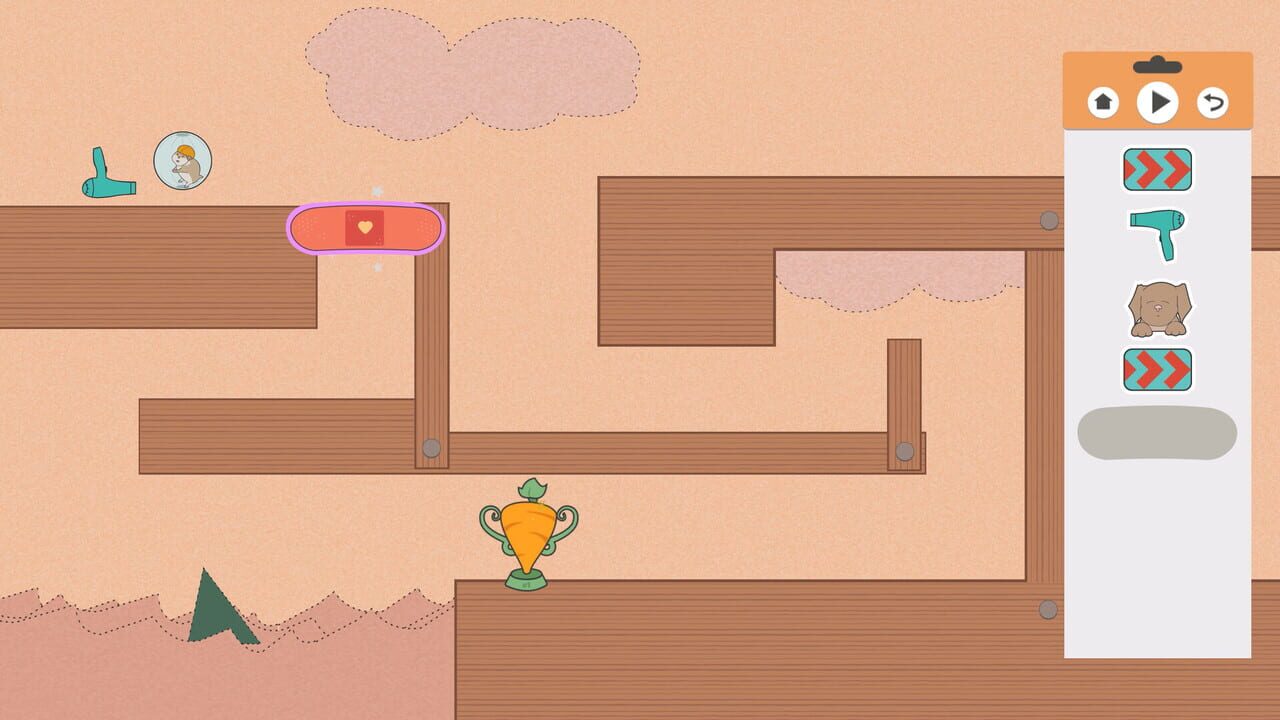Select the first red chevron movement block
Viewport: 1280px width, 720px height.
1156,170
